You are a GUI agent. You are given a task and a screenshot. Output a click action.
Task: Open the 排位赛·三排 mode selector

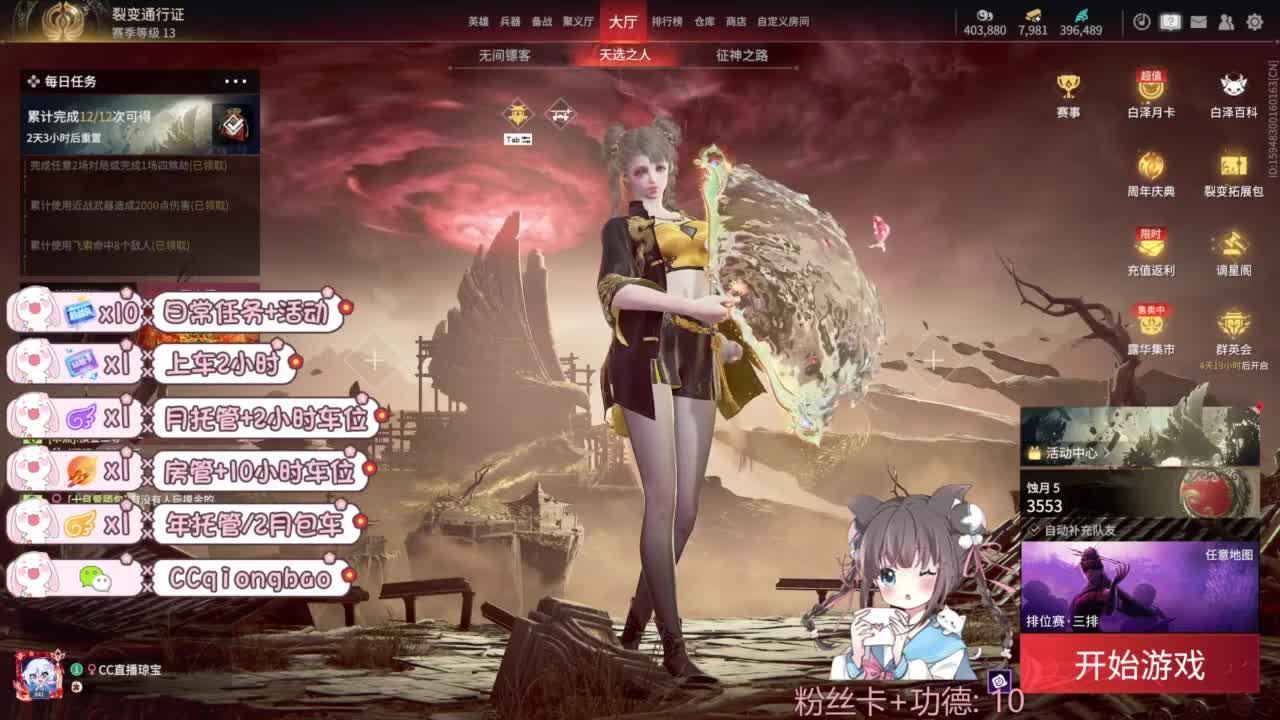pyautogui.click(x=1060, y=620)
